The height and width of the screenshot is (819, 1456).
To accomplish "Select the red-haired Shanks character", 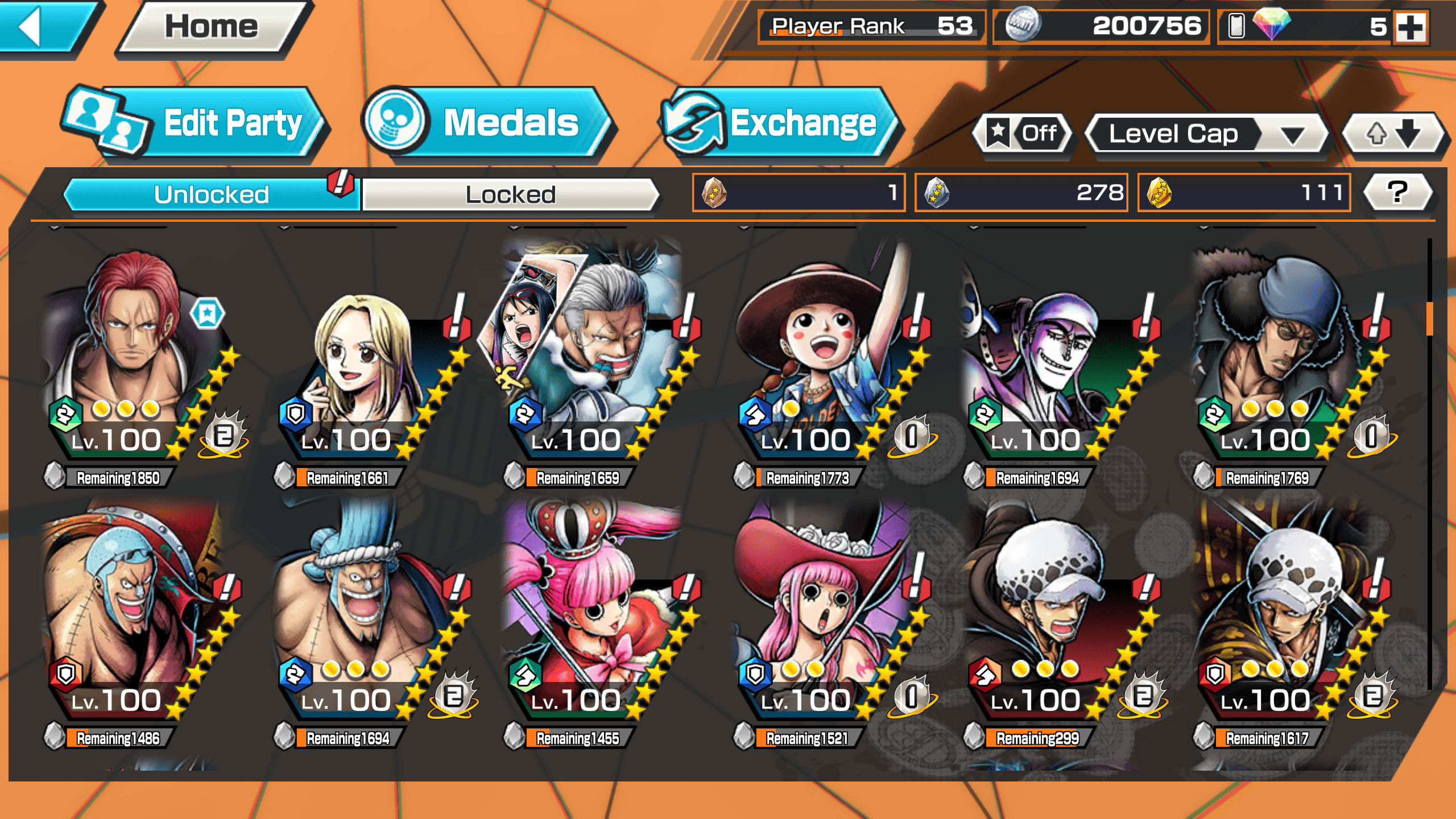I will (x=136, y=358).
